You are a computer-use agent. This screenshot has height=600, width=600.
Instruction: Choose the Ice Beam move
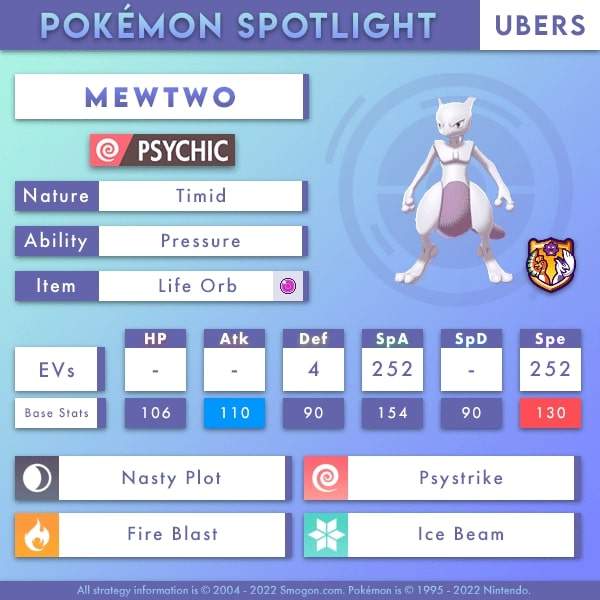[460, 534]
